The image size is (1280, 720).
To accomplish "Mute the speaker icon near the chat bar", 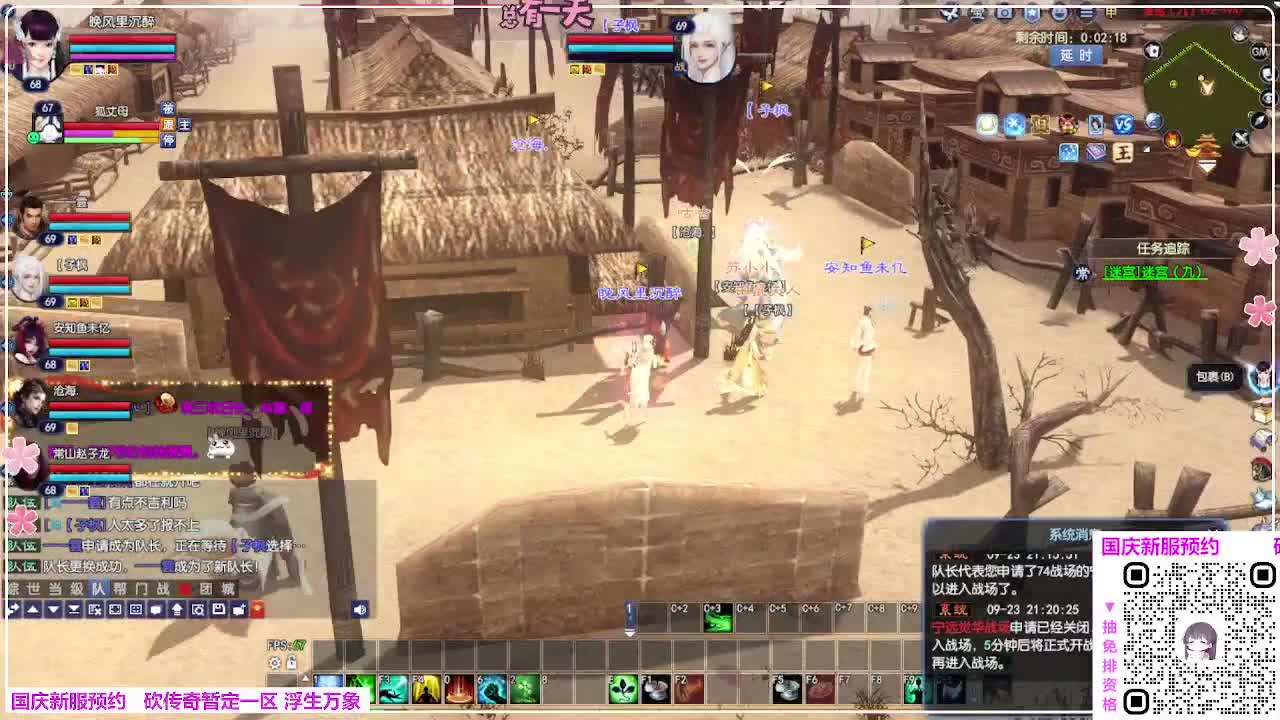I will pyautogui.click(x=360, y=610).
